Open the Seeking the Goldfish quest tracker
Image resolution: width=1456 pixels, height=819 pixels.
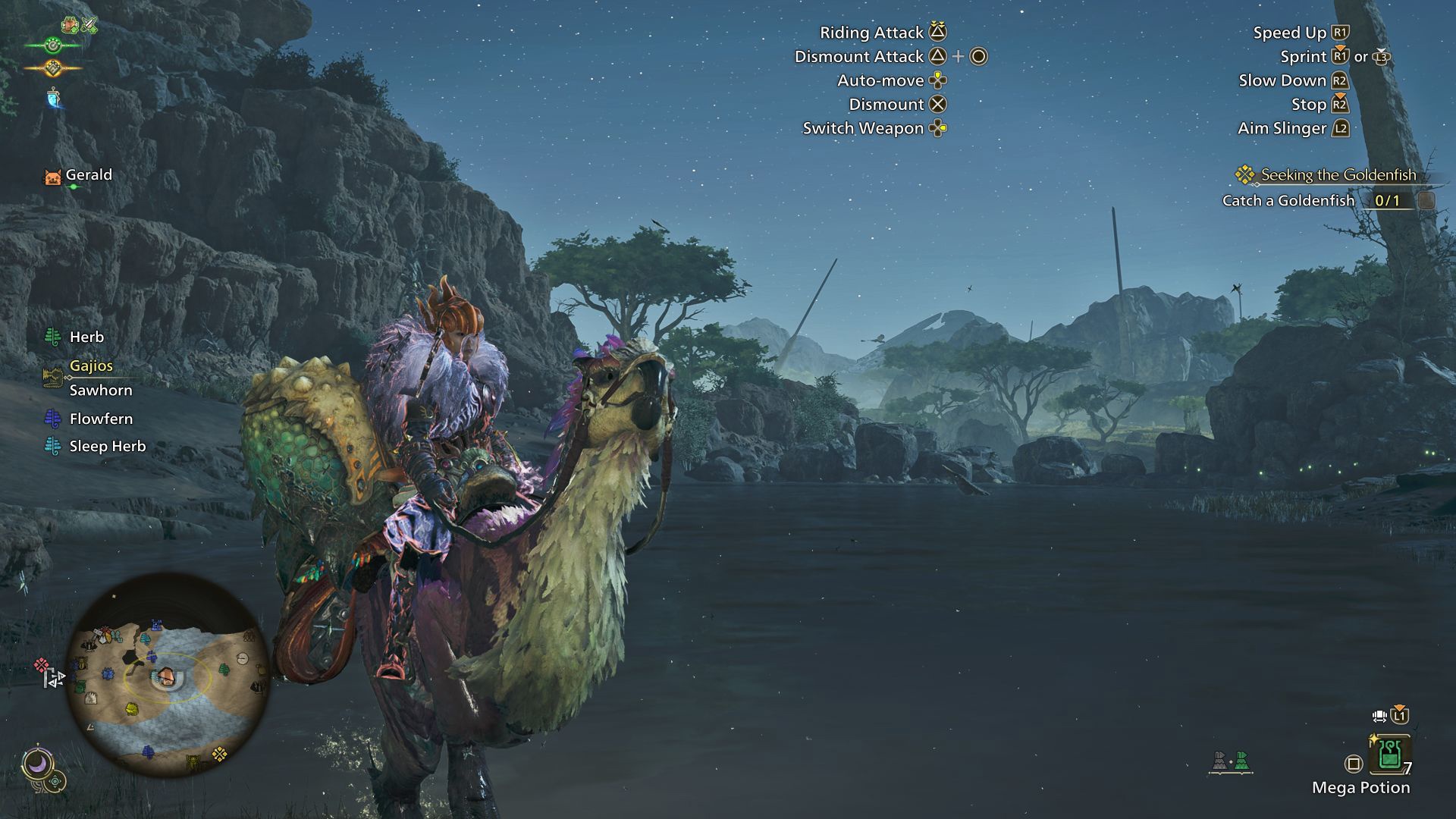(1338, 175)
